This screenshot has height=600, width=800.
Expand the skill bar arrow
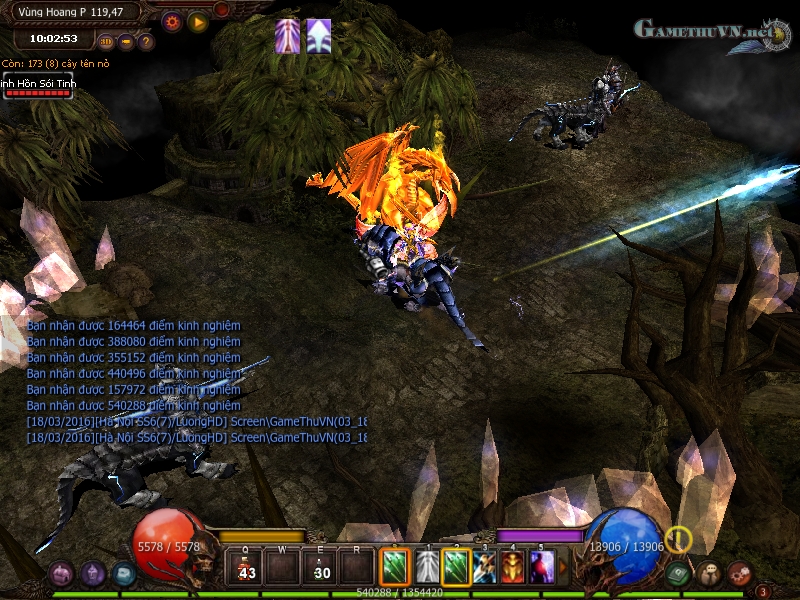[562, 568]
